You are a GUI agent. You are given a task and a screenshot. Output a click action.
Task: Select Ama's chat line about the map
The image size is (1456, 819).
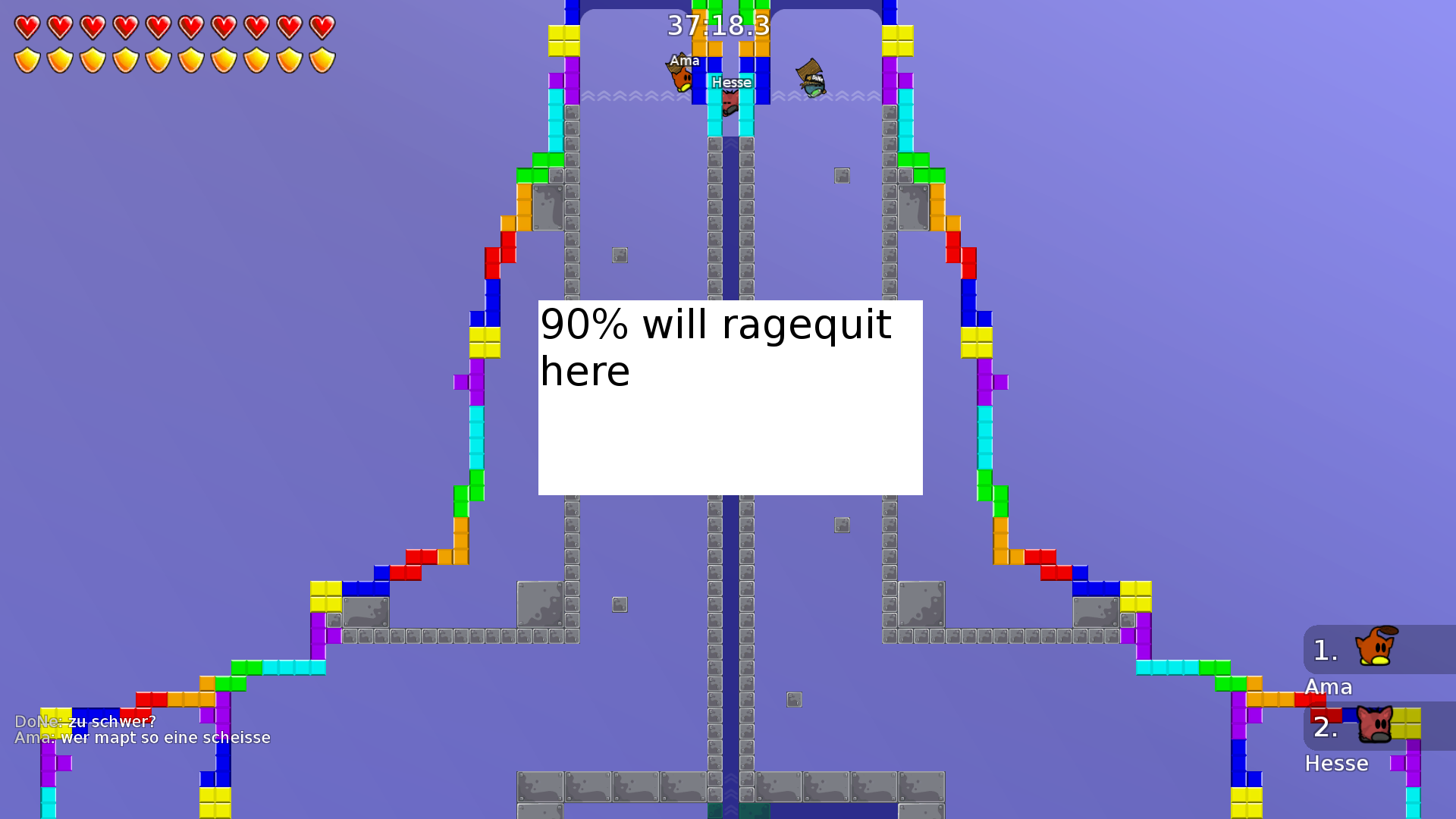tap(144, 737)
